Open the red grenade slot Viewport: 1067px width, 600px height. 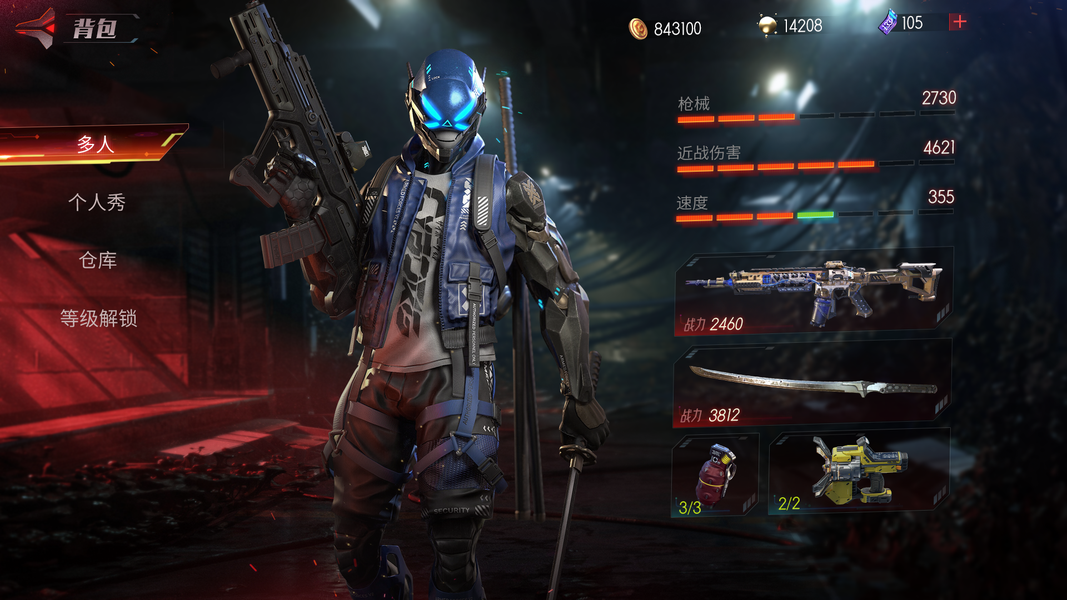[x=714, y=472]
